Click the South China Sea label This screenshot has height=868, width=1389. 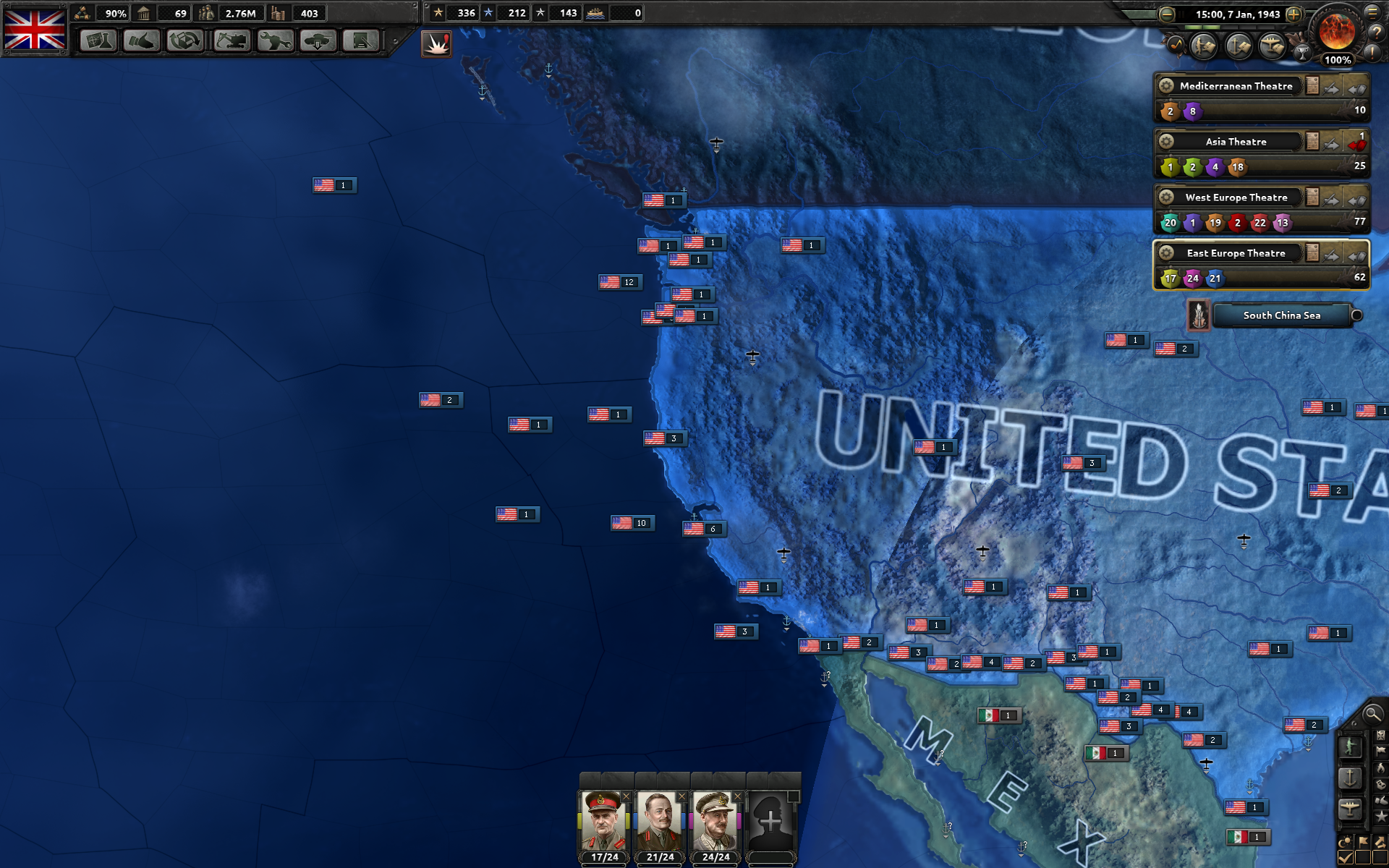[1281, 315]
